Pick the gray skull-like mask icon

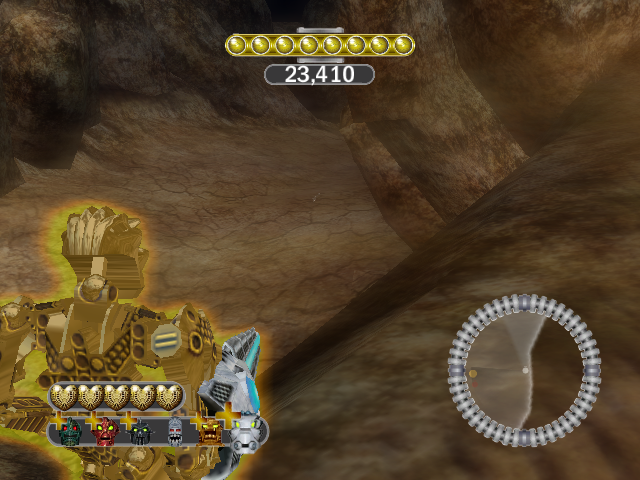click(175, 433)
